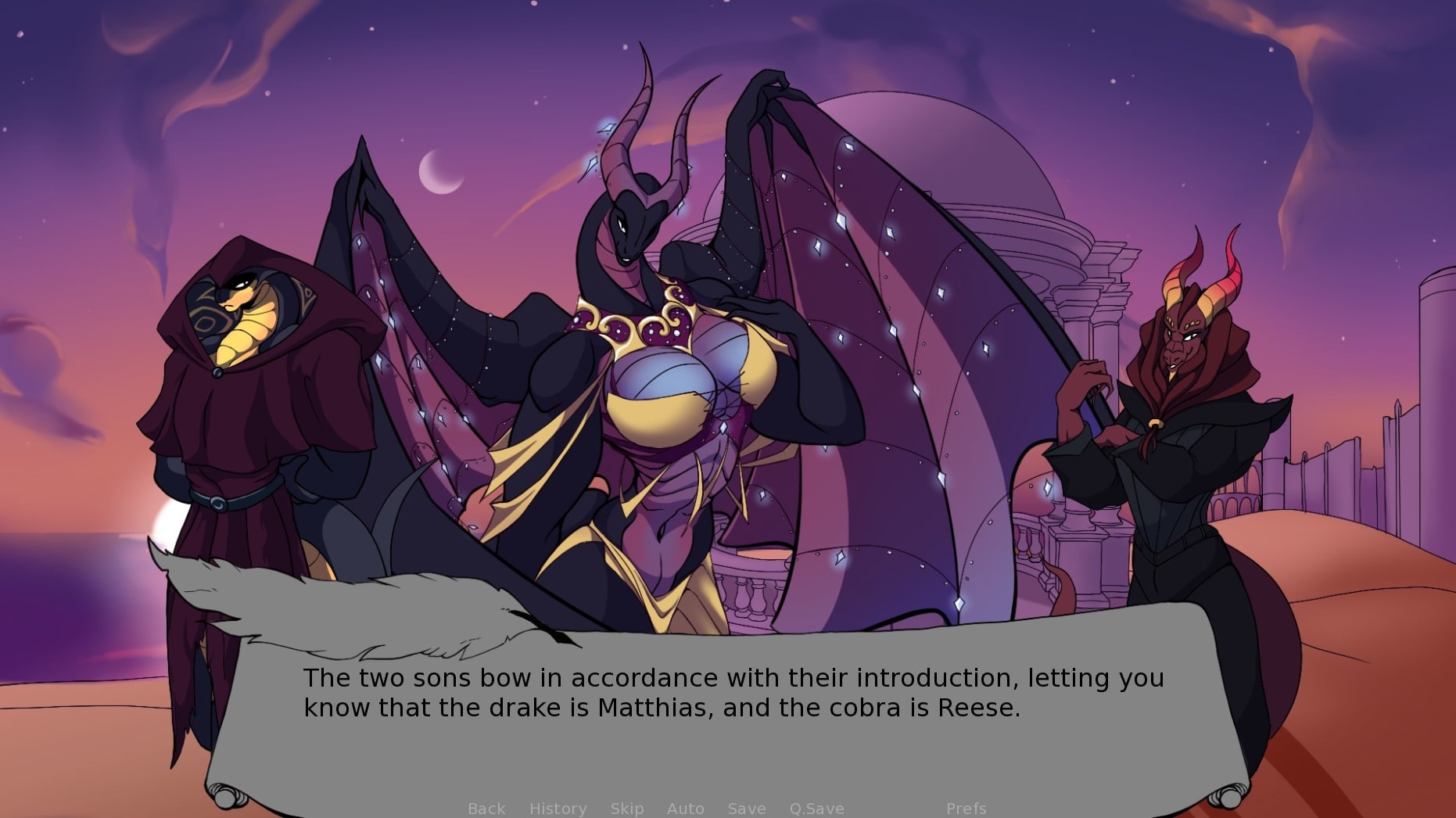Open the Save menu
The width and height of the screenshot is (1456, 818).
(x=747, y=808)
